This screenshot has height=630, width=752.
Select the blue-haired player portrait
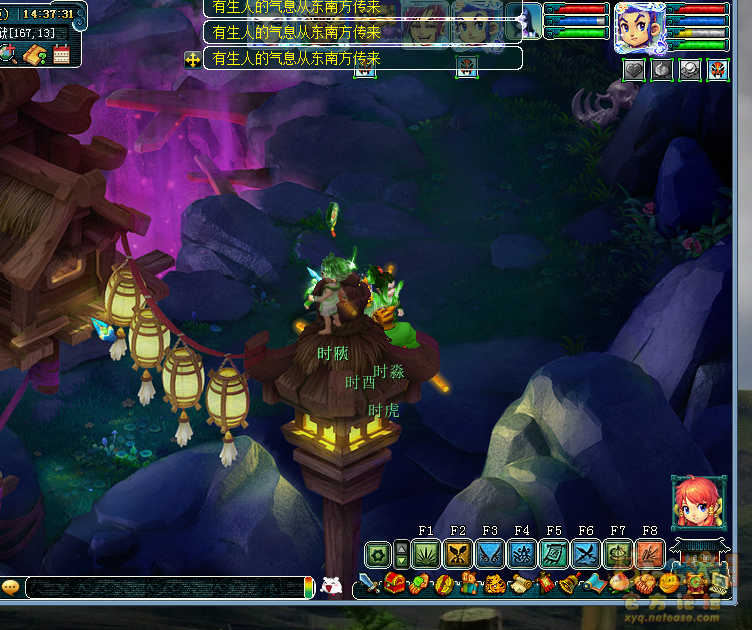639,27
